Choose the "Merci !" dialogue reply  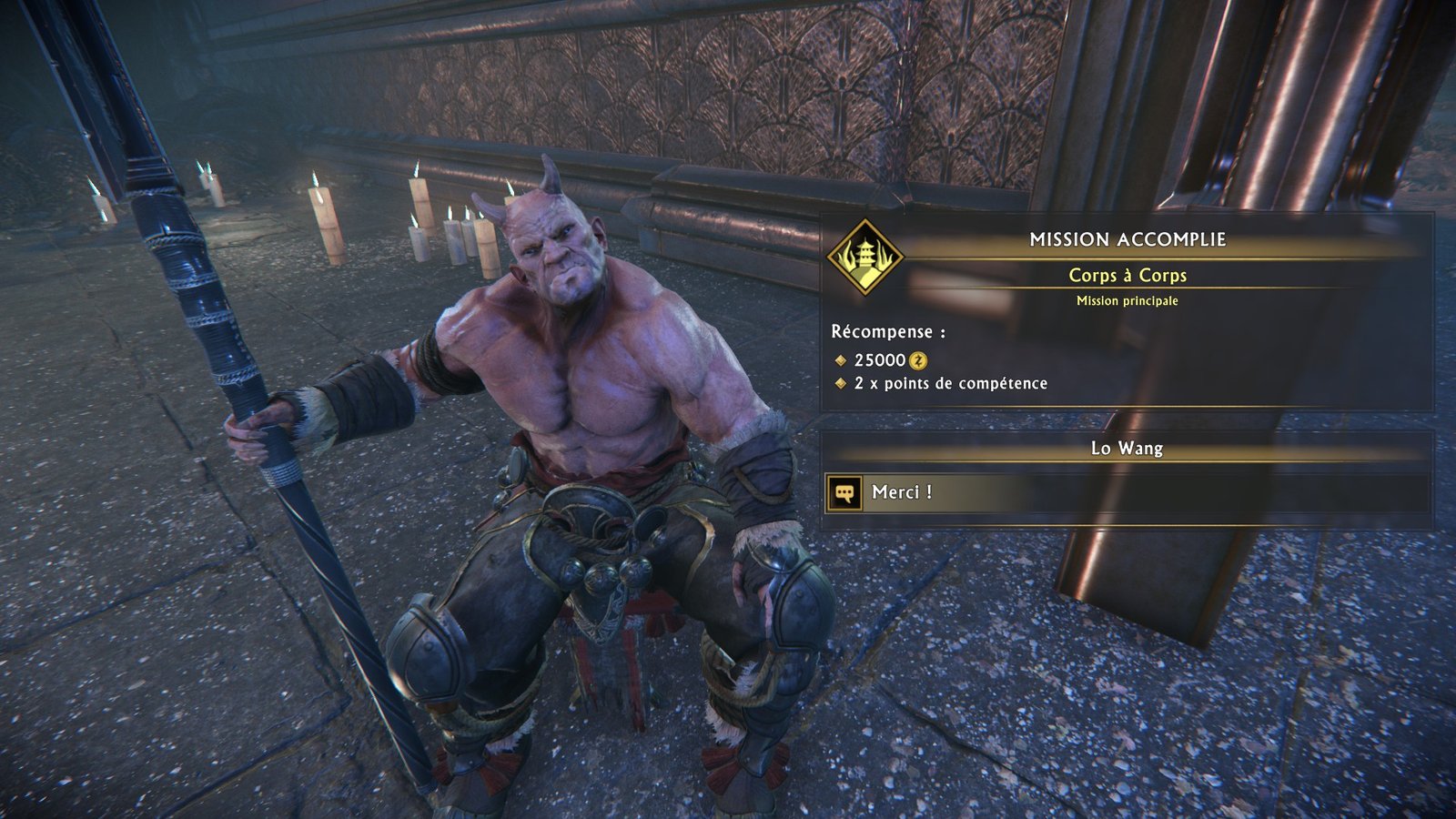pyautogui.click(x=902, y=492)
